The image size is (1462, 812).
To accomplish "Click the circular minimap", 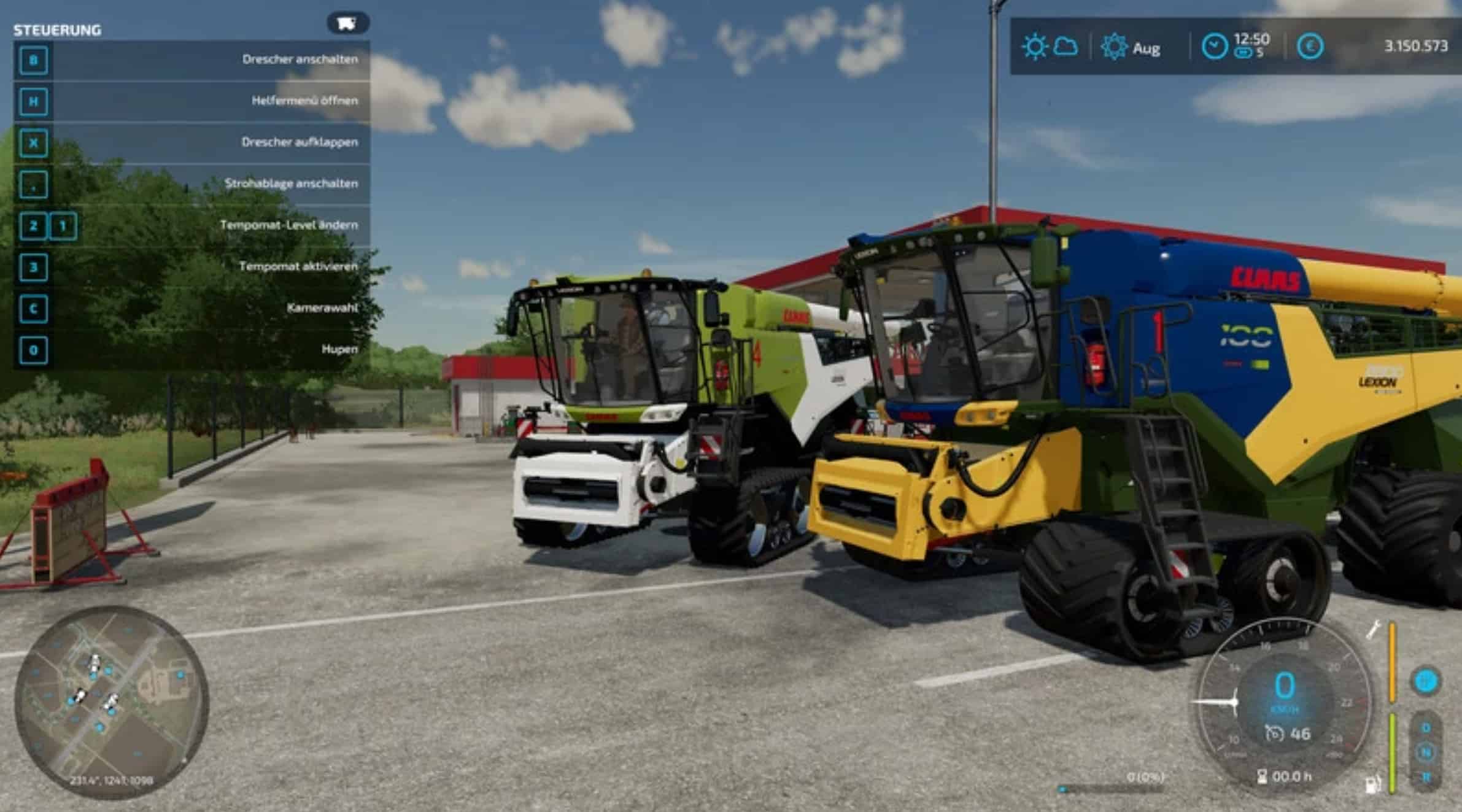I will pos(111,702).
